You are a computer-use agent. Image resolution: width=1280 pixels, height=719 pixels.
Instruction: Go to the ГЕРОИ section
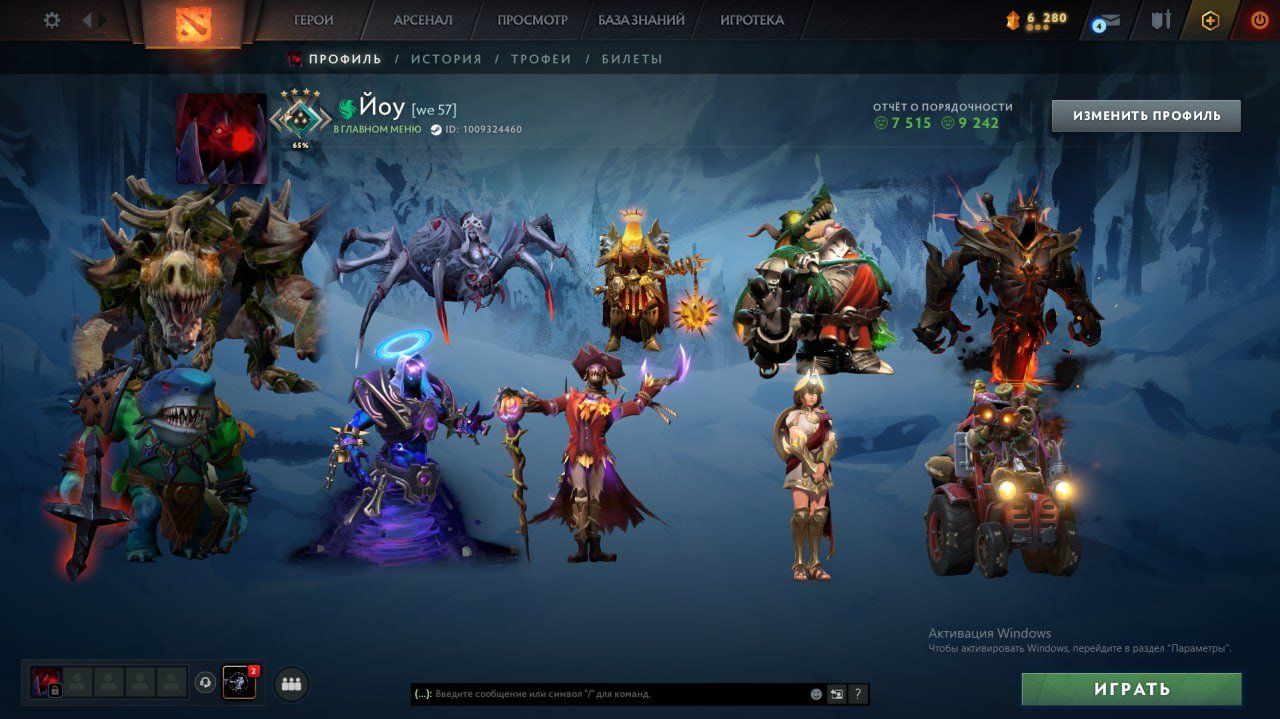point(314,20)
